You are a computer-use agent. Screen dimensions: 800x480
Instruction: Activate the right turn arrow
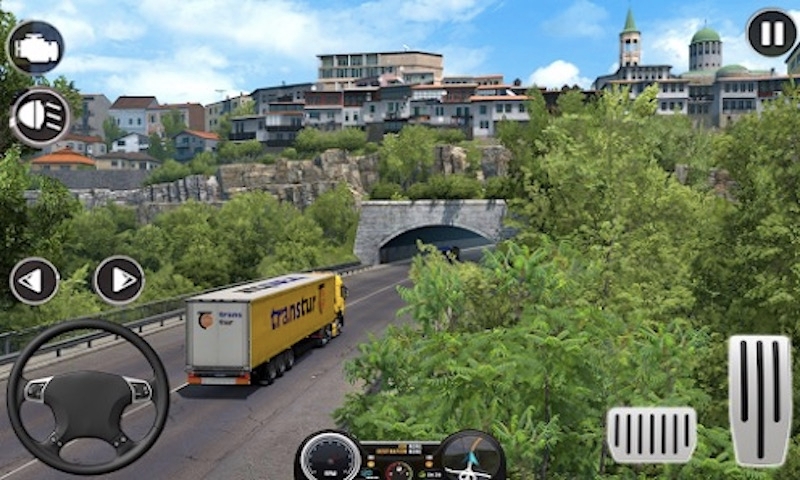click(118, 280)
